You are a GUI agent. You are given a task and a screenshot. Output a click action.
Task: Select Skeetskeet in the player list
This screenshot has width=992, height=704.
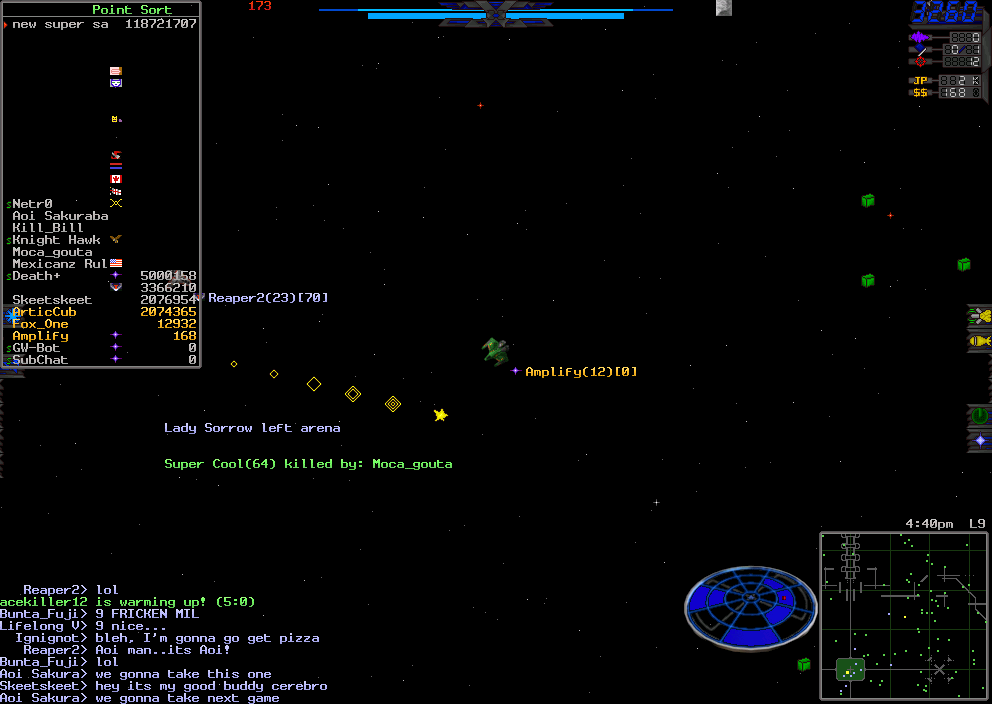(x=52, y=300)
